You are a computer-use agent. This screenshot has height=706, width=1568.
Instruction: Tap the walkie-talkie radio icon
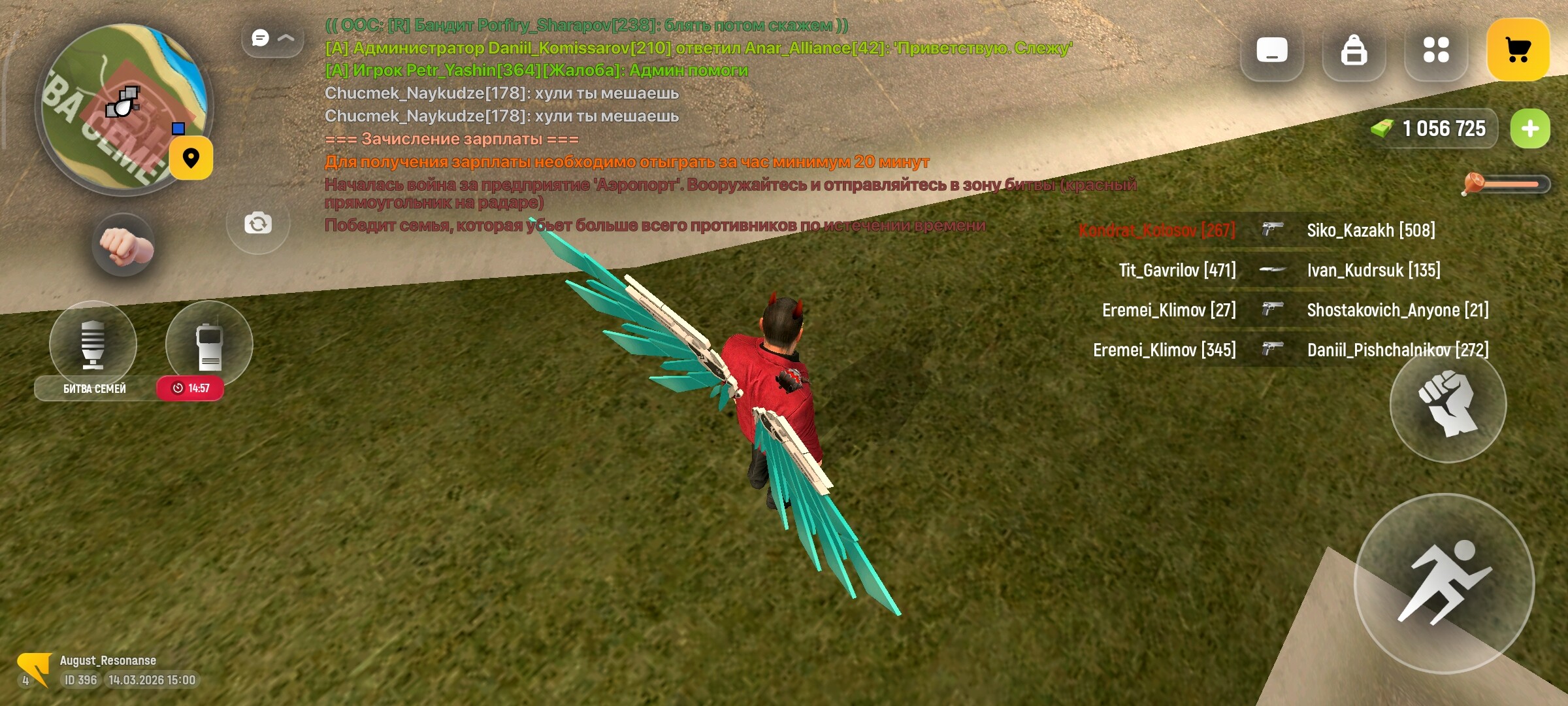209,343
